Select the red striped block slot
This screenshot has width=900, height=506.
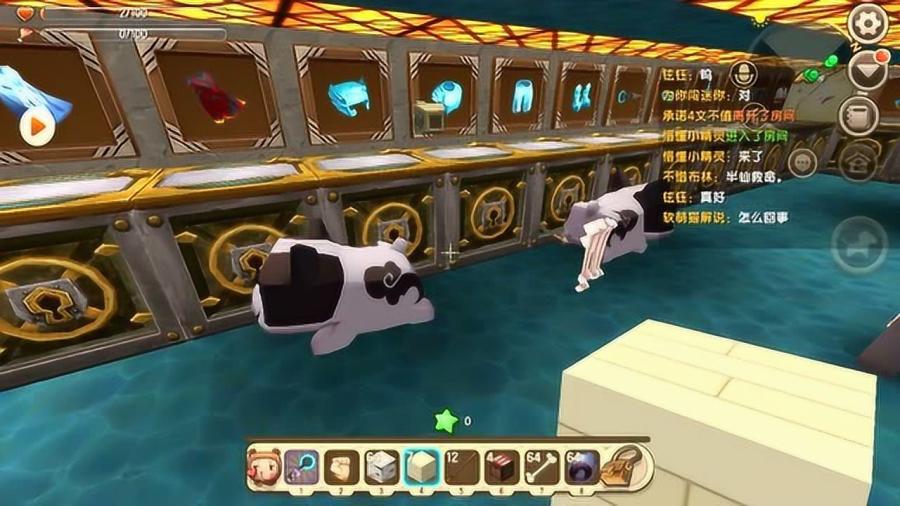(501, 467)
